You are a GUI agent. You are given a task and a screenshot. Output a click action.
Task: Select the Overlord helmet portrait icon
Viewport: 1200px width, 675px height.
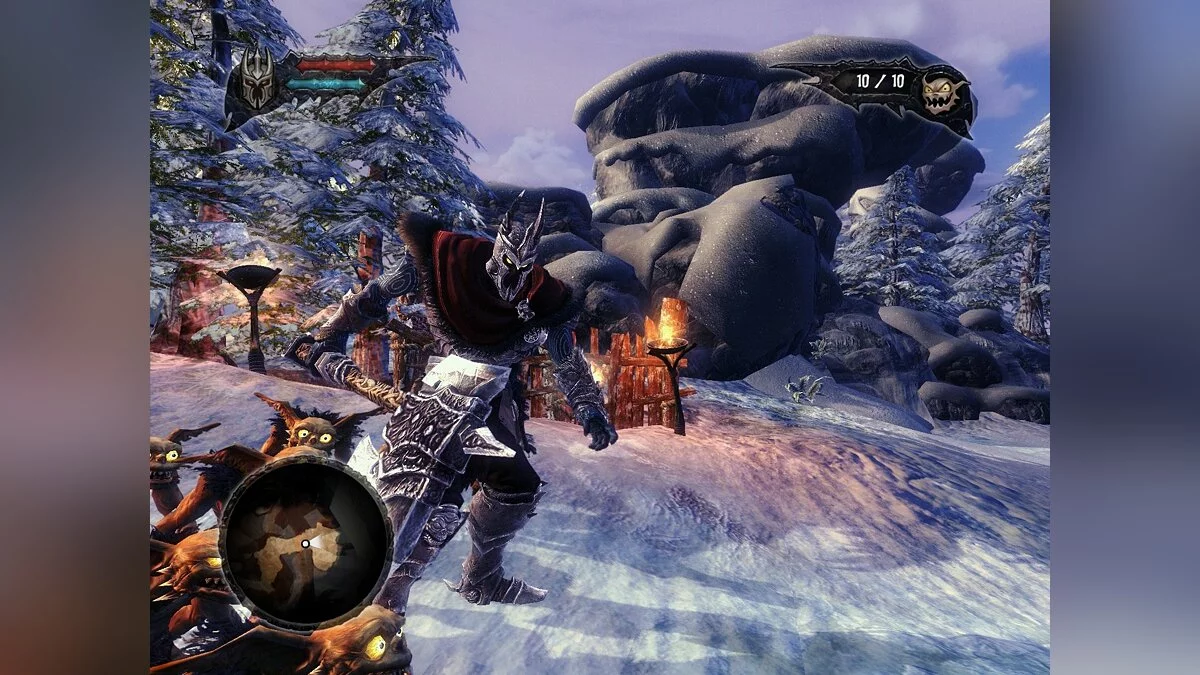click(x=256, y=79)
